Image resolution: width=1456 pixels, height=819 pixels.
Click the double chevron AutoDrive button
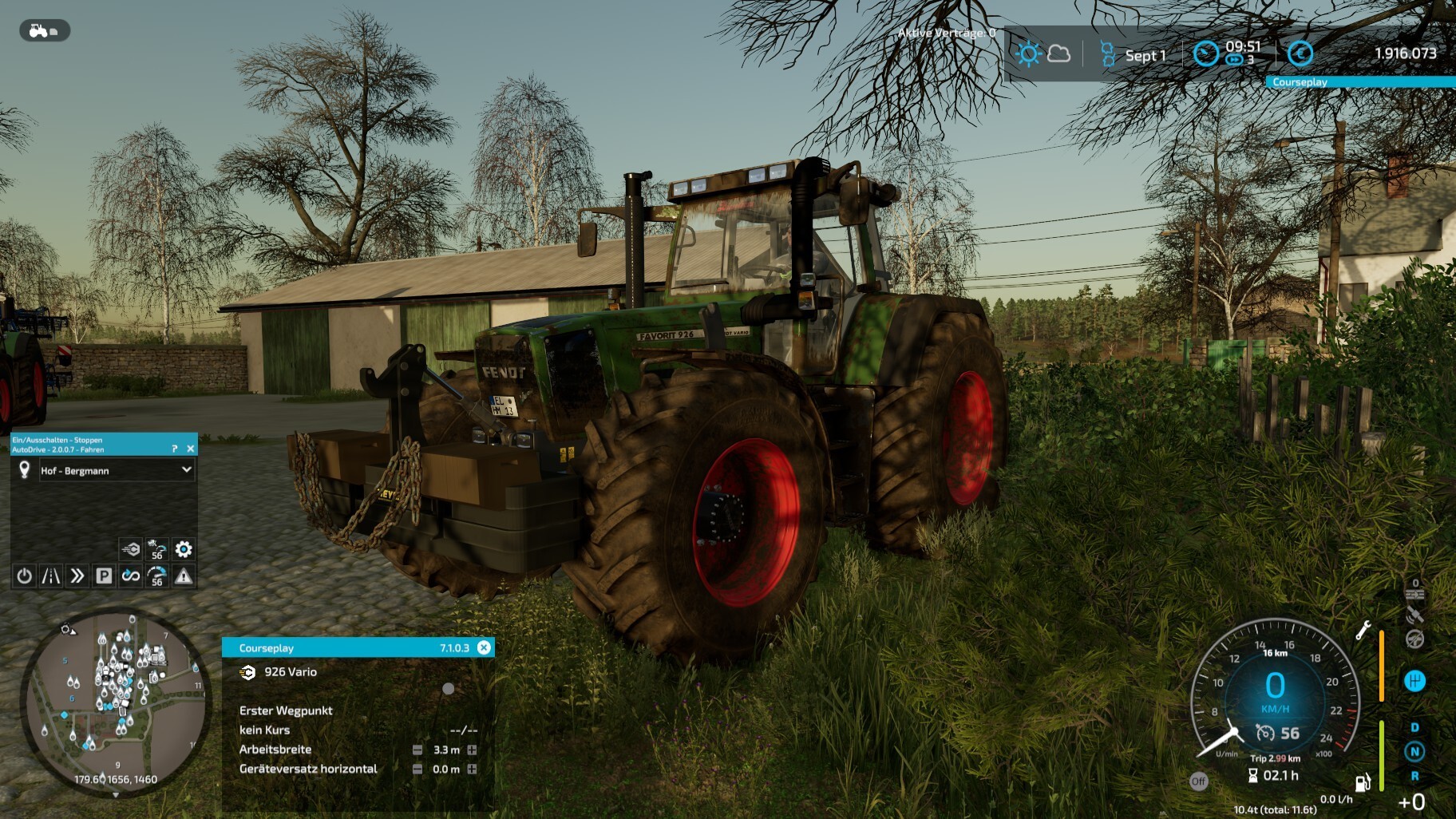pyautogui.click(x=77, y=576)
